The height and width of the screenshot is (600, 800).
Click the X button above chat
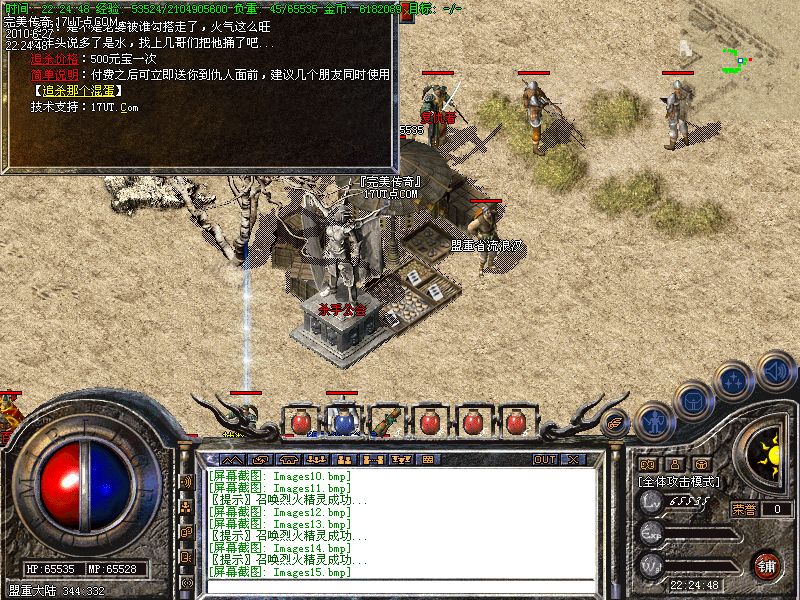coord(573,460)
